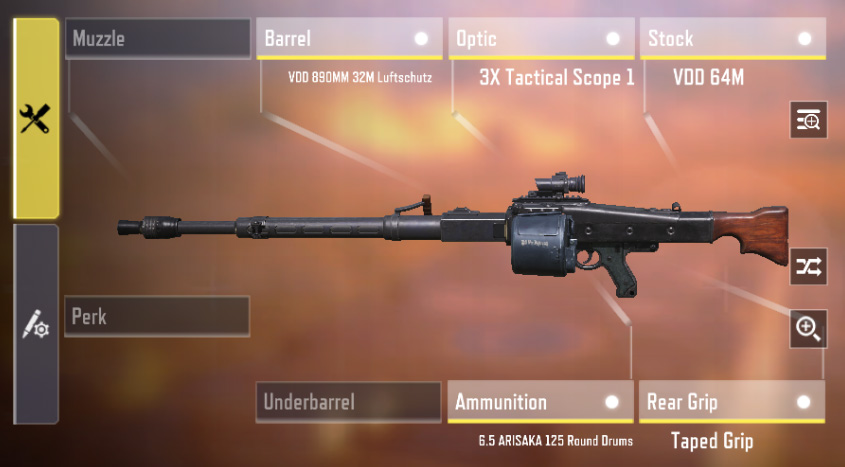Image resolution: width=845 pixels, height=467 pixels.
Task: Change the Ammunition attachment
Action: [x=540, y=402]
